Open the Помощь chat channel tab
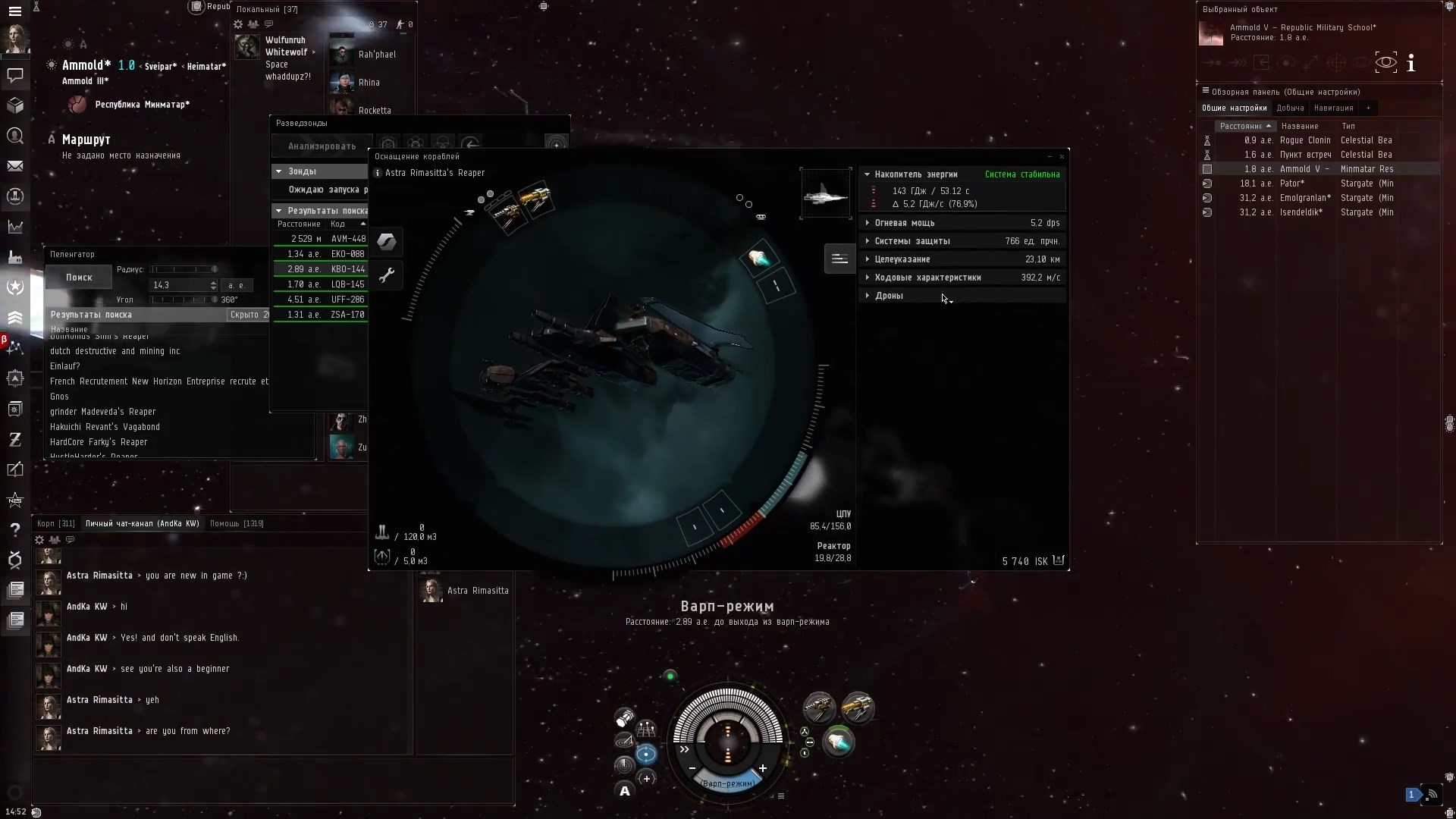 [237, 523]
